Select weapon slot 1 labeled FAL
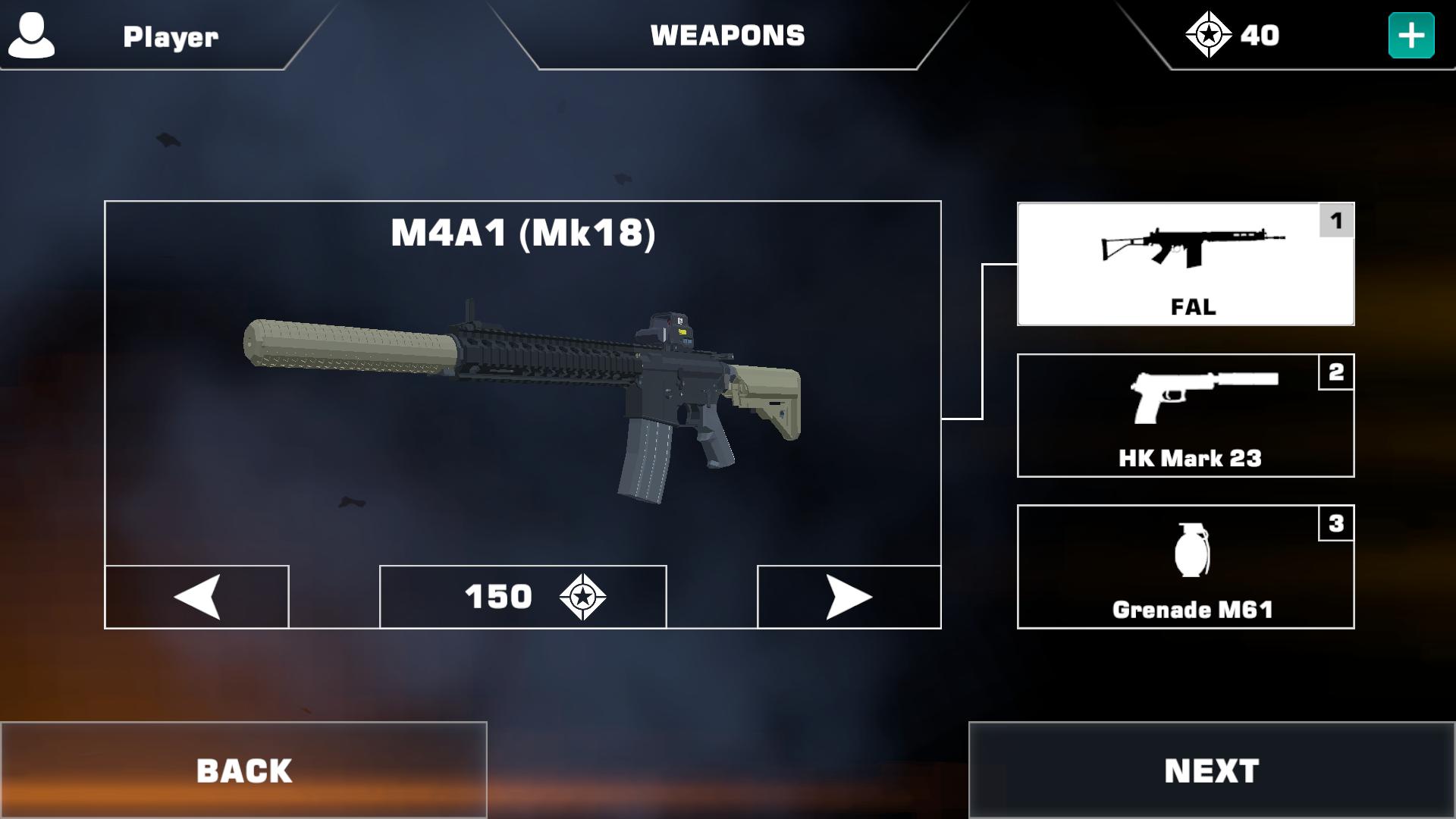The width and height of the screenshot is (1456, 819). pos(1185,263)
